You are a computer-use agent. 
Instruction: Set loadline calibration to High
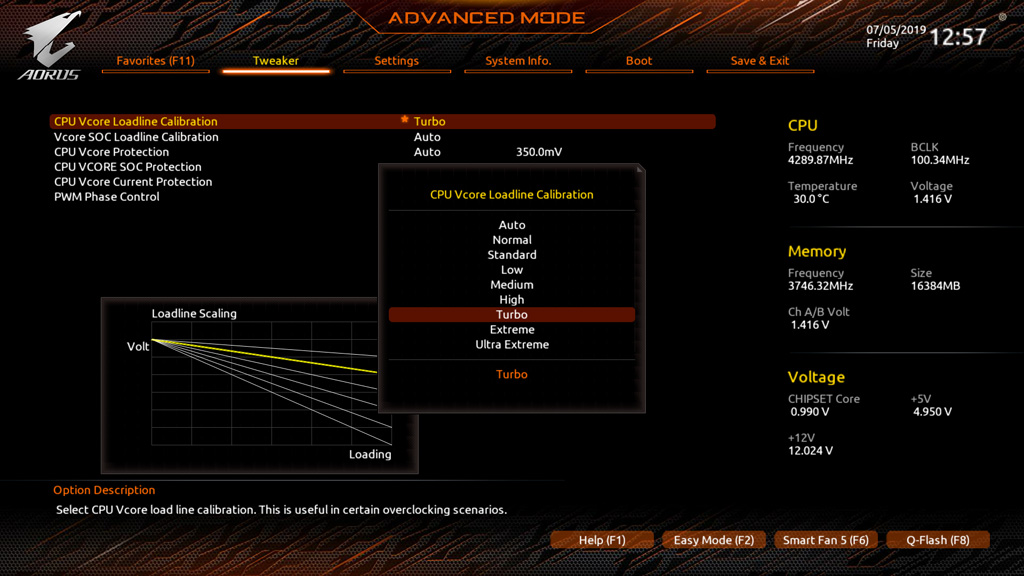pos(512,300)
